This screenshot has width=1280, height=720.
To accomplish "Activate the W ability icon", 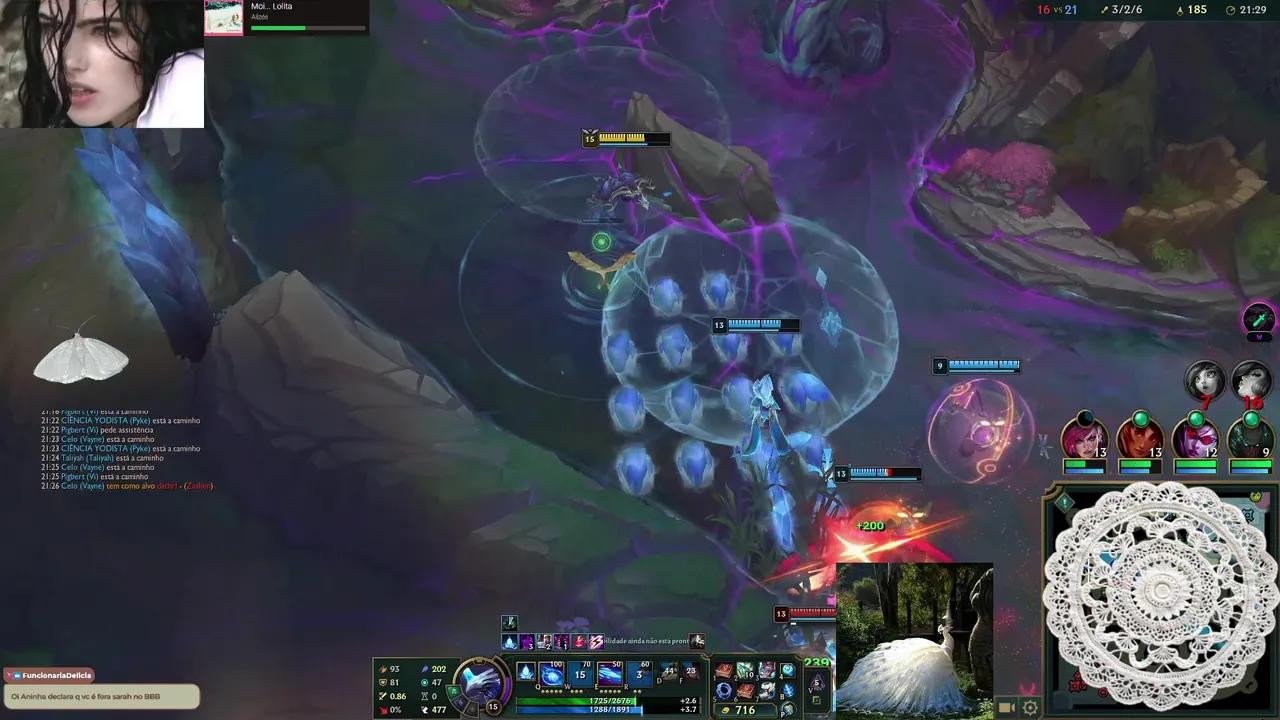I will [580, 673].
